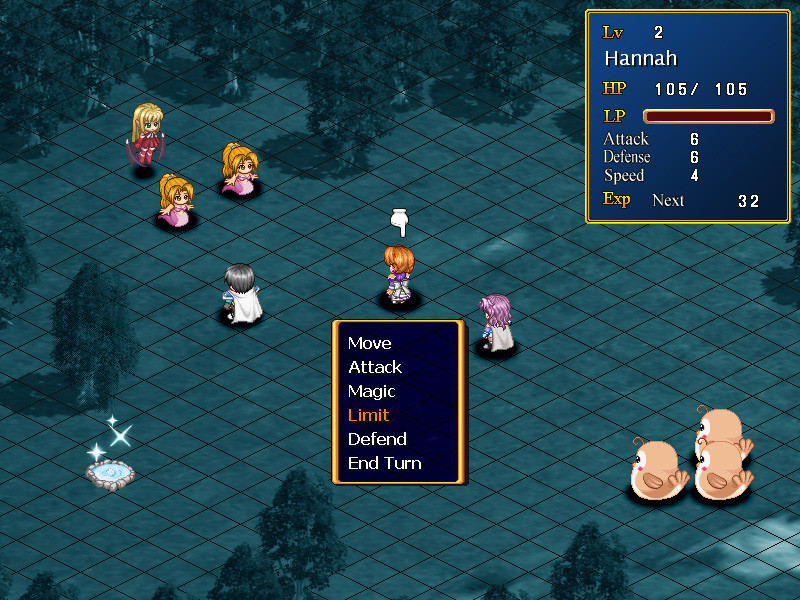The height and width of the screenshot is (600, 800).
Task: Click End Turn in the menu
Action: pos(385,463)
